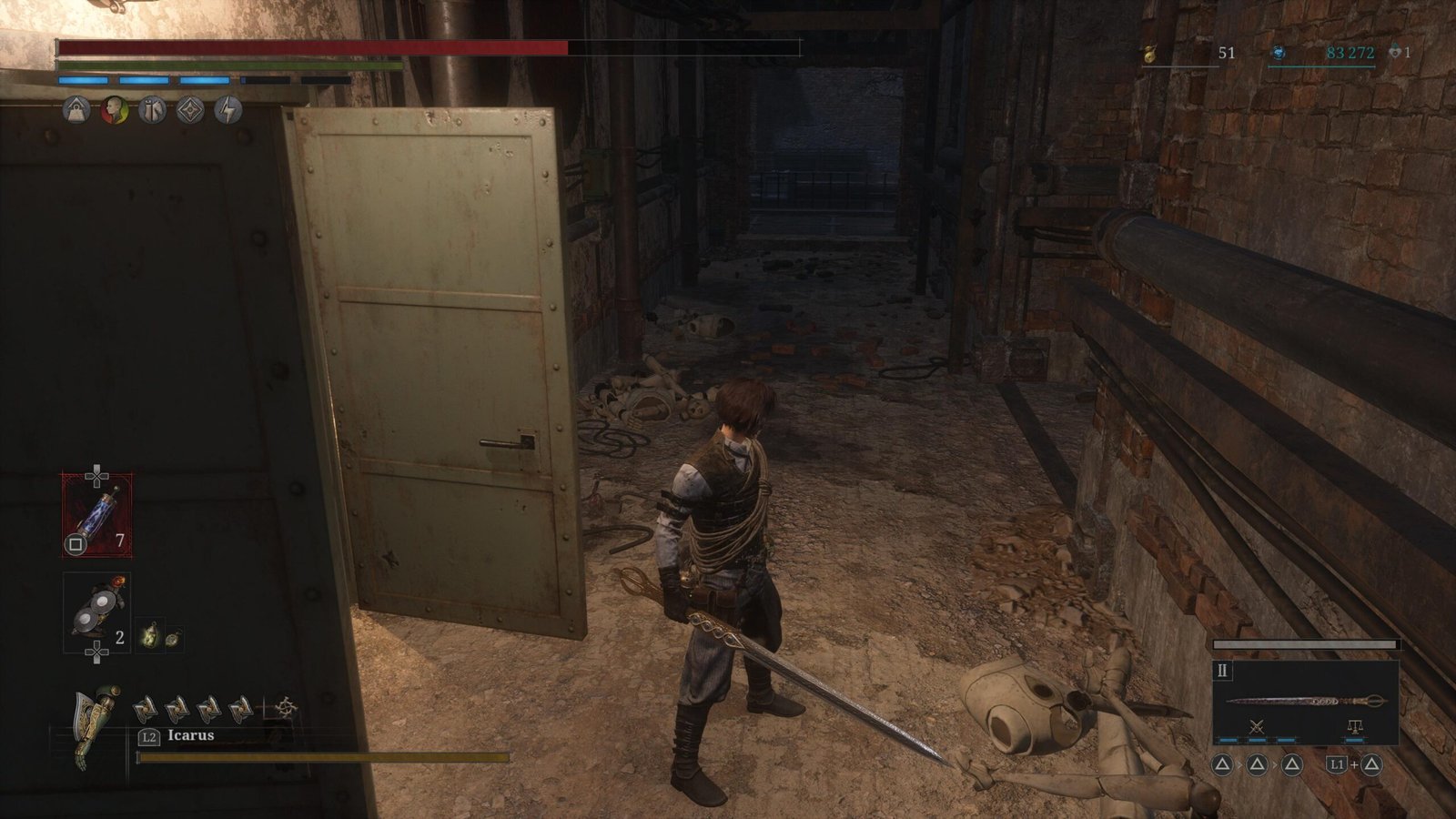
Task: Click the weight status icon
Action: 76,111
